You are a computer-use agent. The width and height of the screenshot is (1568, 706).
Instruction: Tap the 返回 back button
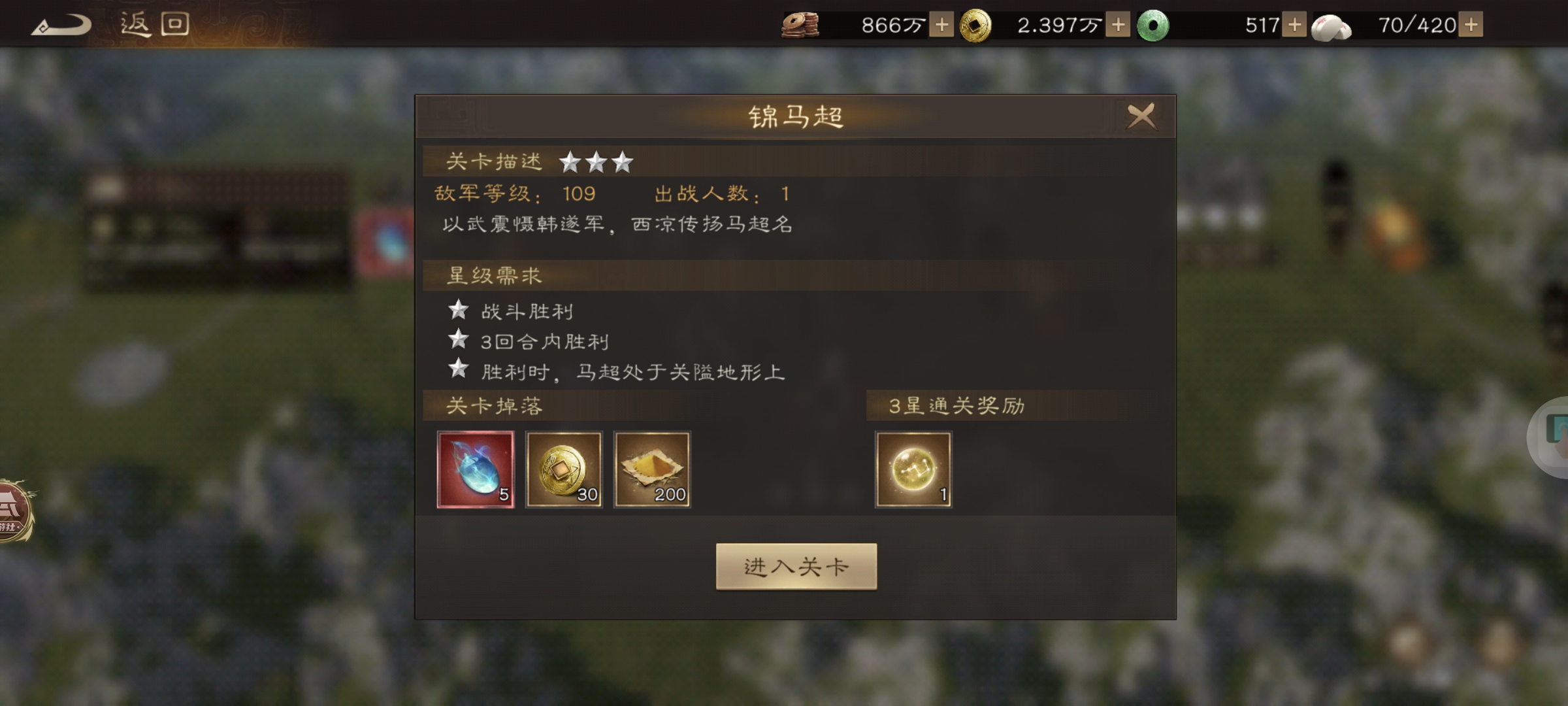154,24
